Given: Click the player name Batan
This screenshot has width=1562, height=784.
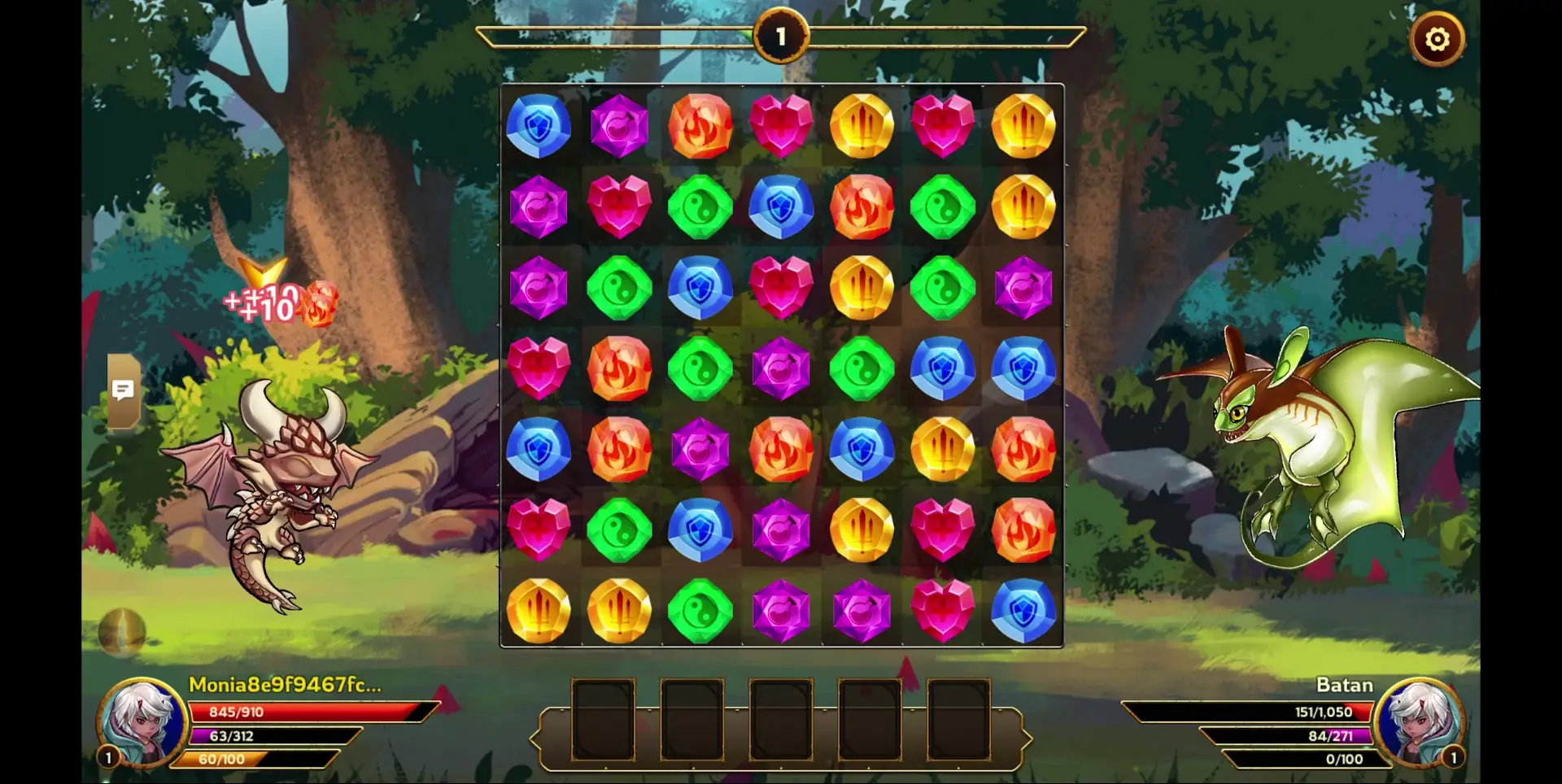Looking at the screenshot, I should click(x=1346, y=685).
